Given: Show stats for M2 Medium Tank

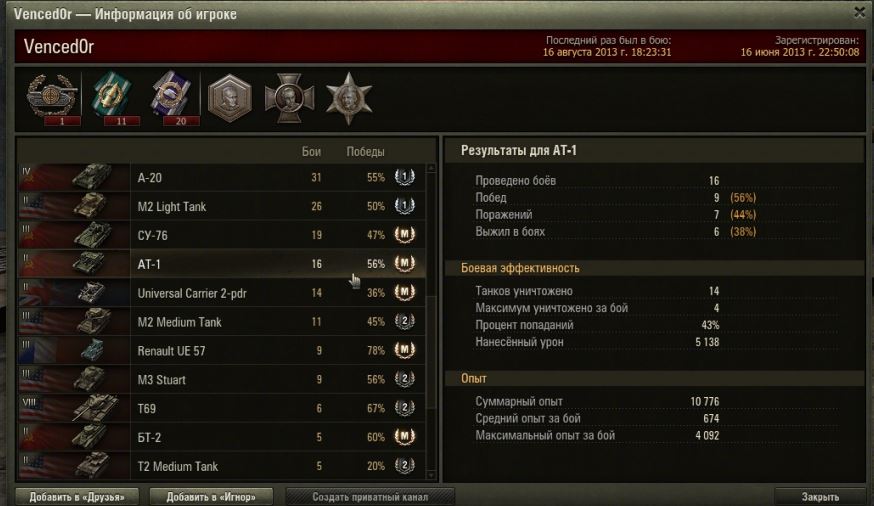Looking at the screenshot, I should [220, 322].
